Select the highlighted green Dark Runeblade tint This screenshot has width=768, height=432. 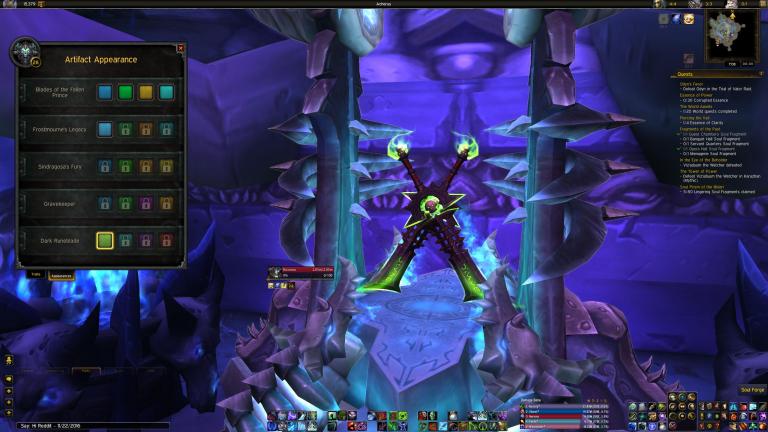click(x=104, y=240)
